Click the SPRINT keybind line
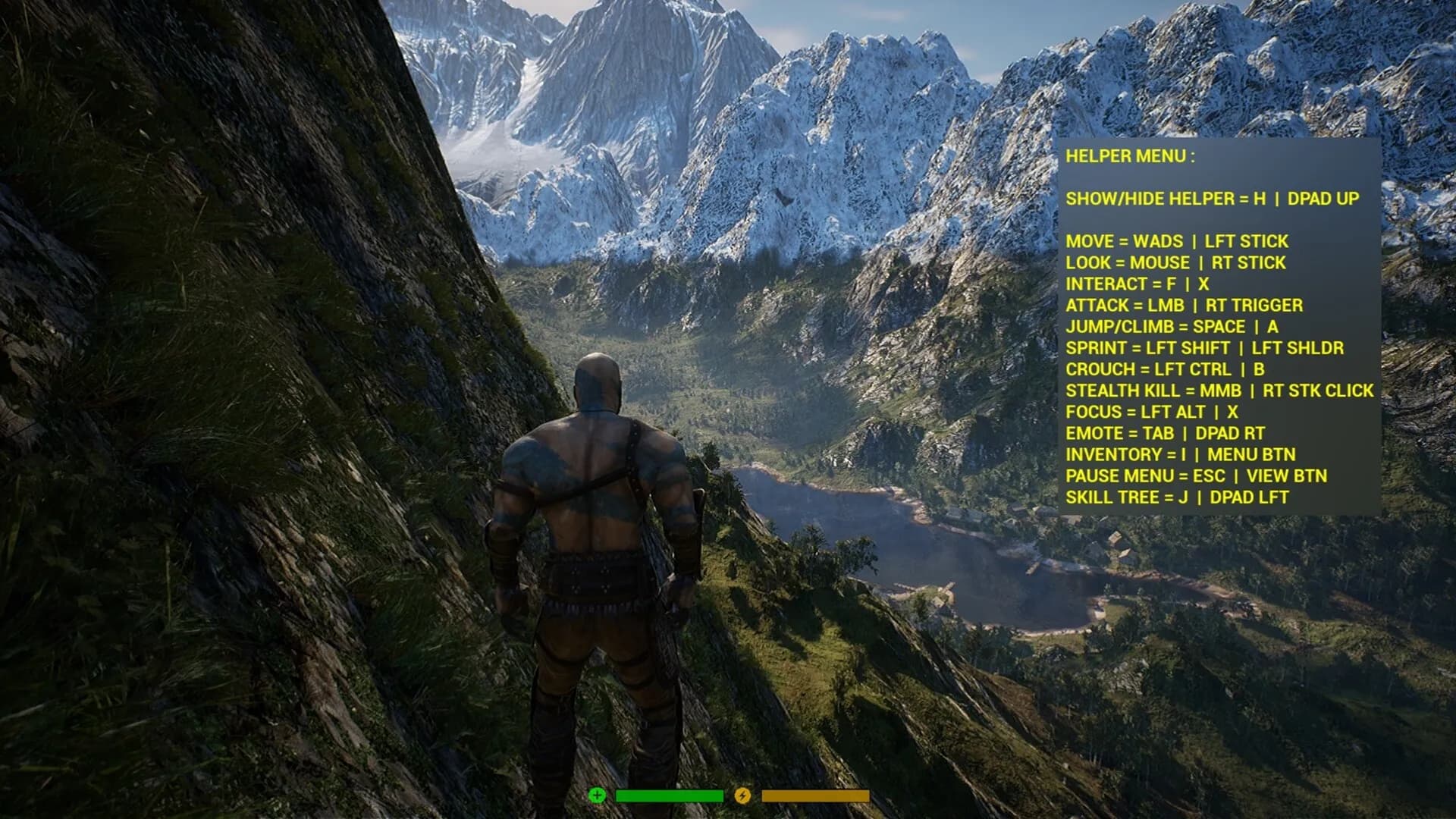The image size is (1456, 819). click(1206, 348)
